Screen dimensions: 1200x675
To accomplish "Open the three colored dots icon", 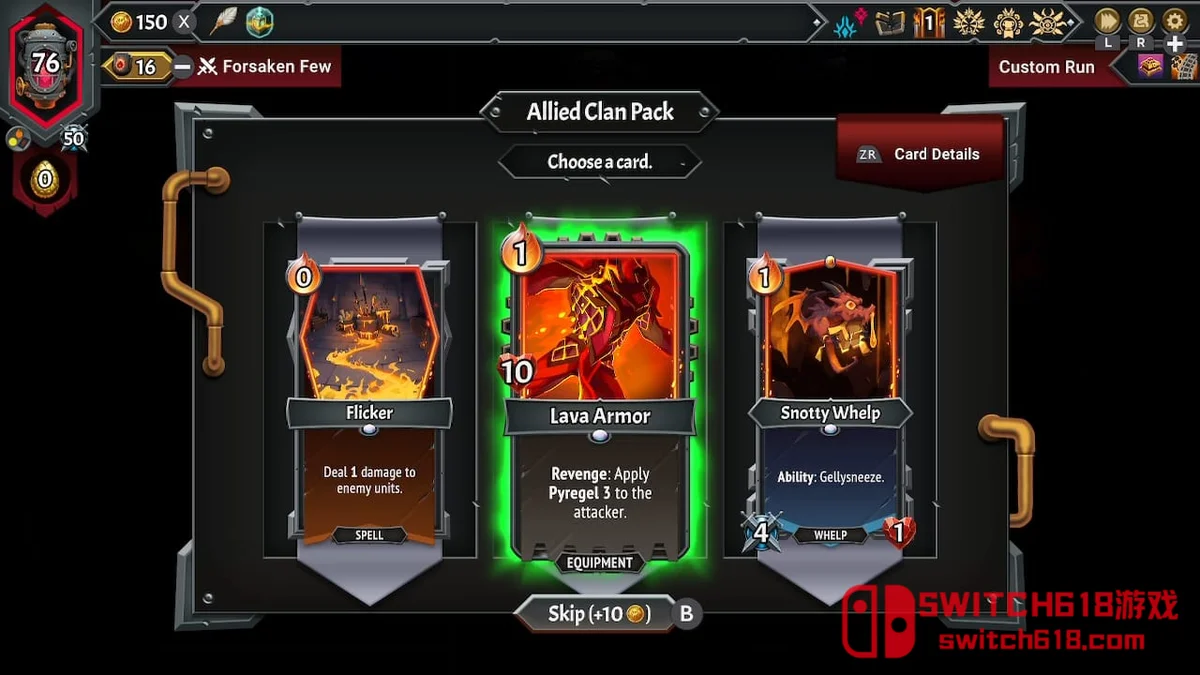I will click(x=16, y=137).
